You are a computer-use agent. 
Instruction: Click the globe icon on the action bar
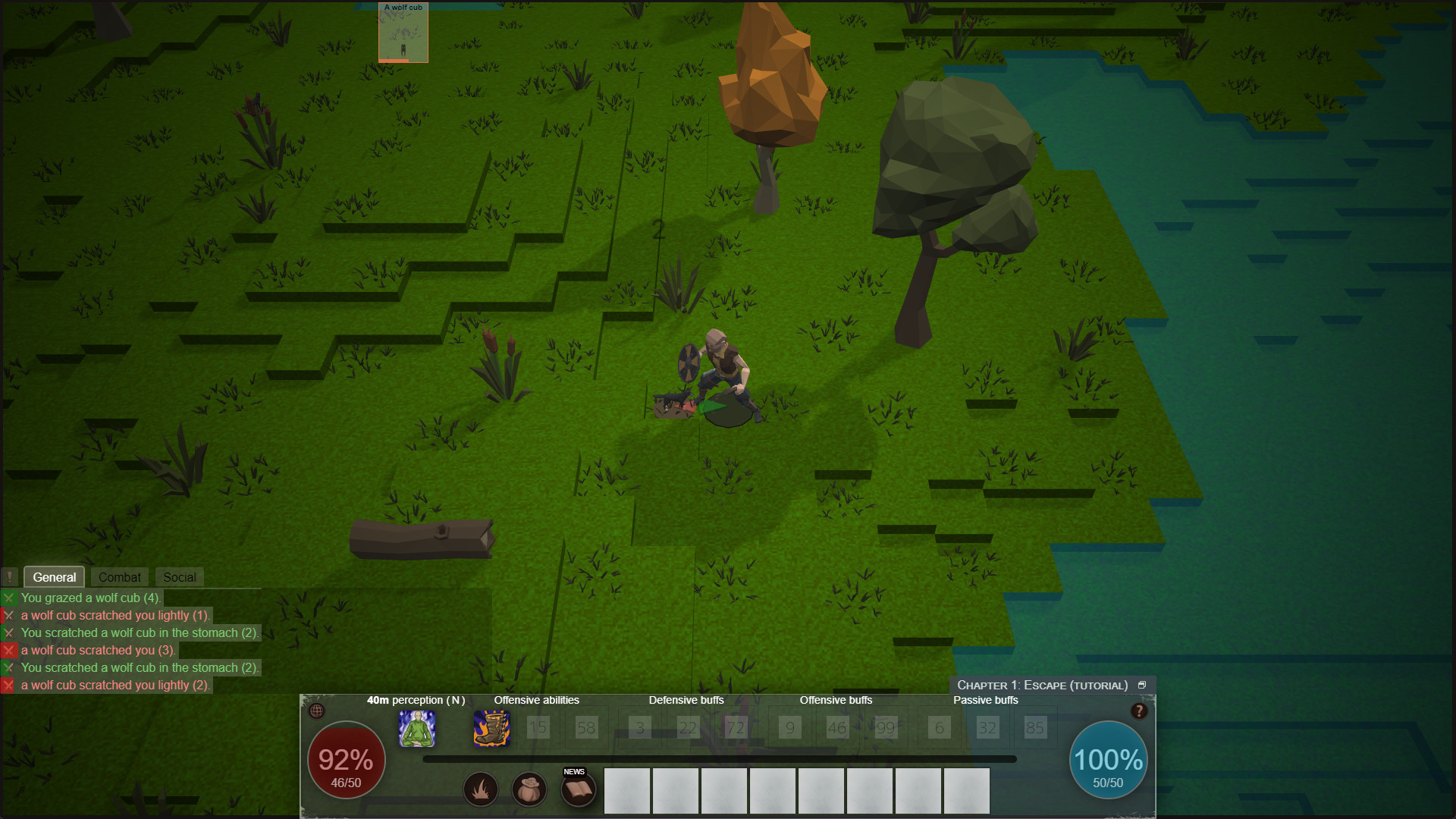tap(318, 711)
